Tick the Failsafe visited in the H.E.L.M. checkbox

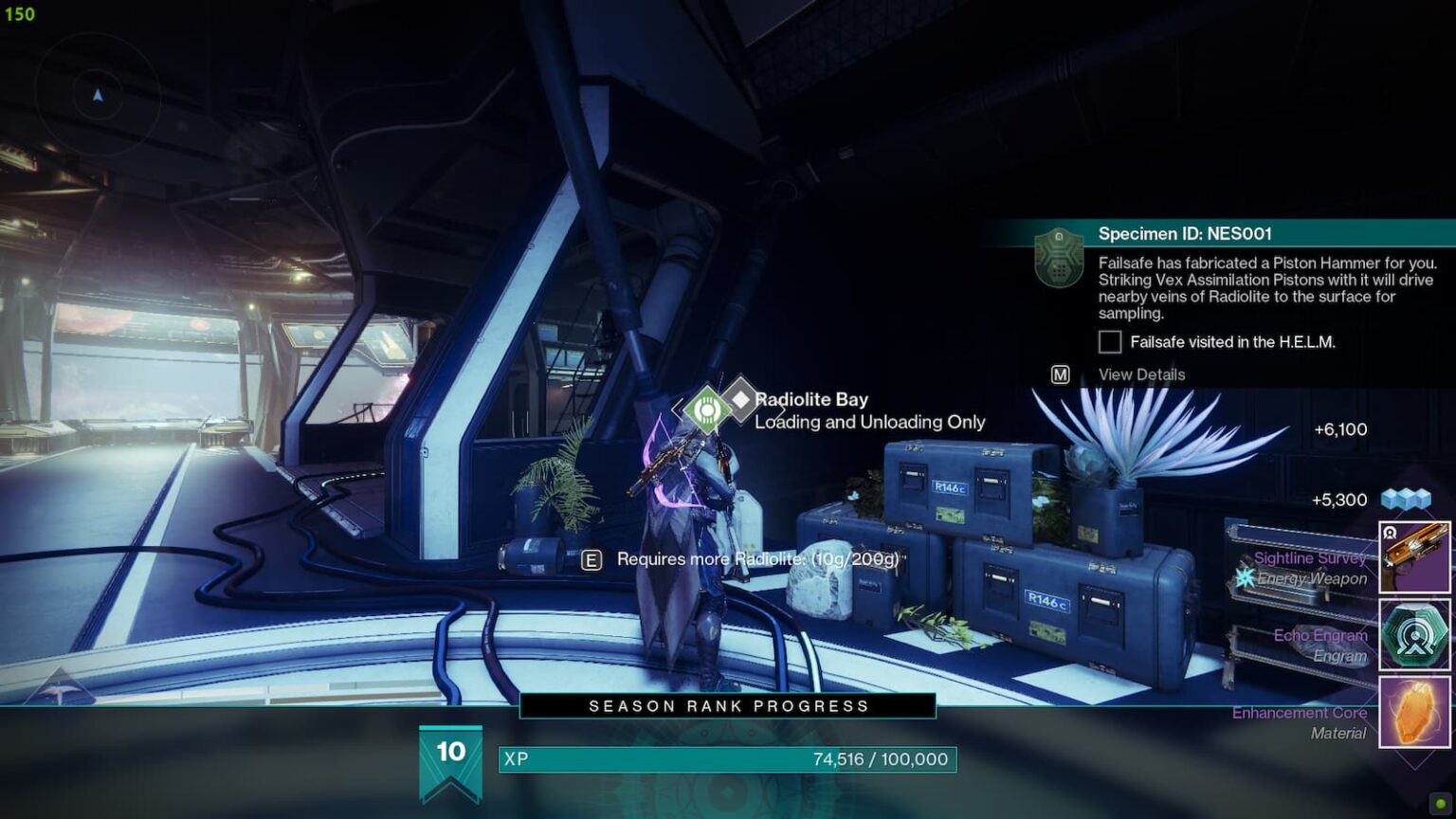click(x=1110, y=342)
